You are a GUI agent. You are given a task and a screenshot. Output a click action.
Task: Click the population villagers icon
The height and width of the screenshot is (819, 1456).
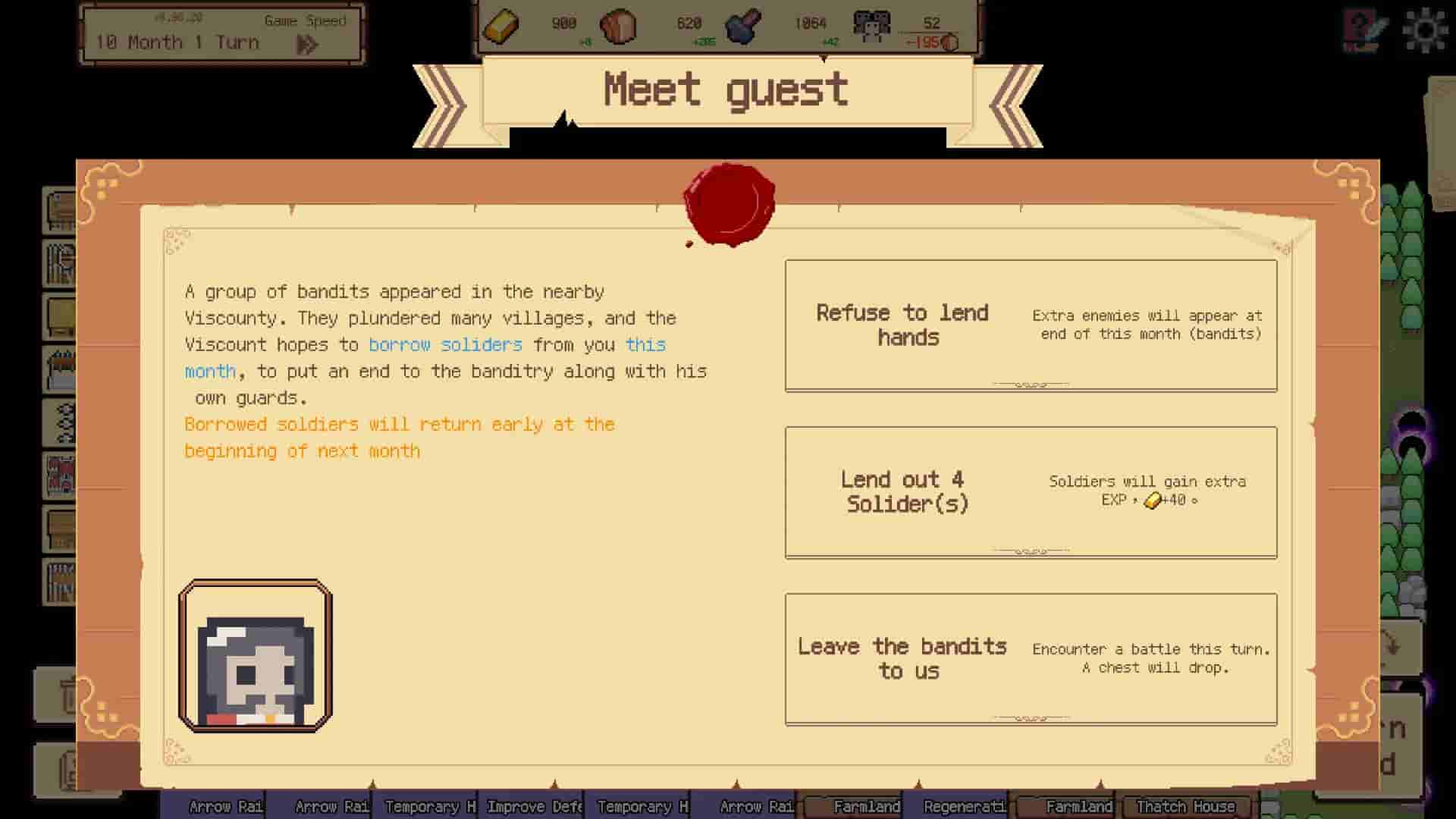(872, 25)
